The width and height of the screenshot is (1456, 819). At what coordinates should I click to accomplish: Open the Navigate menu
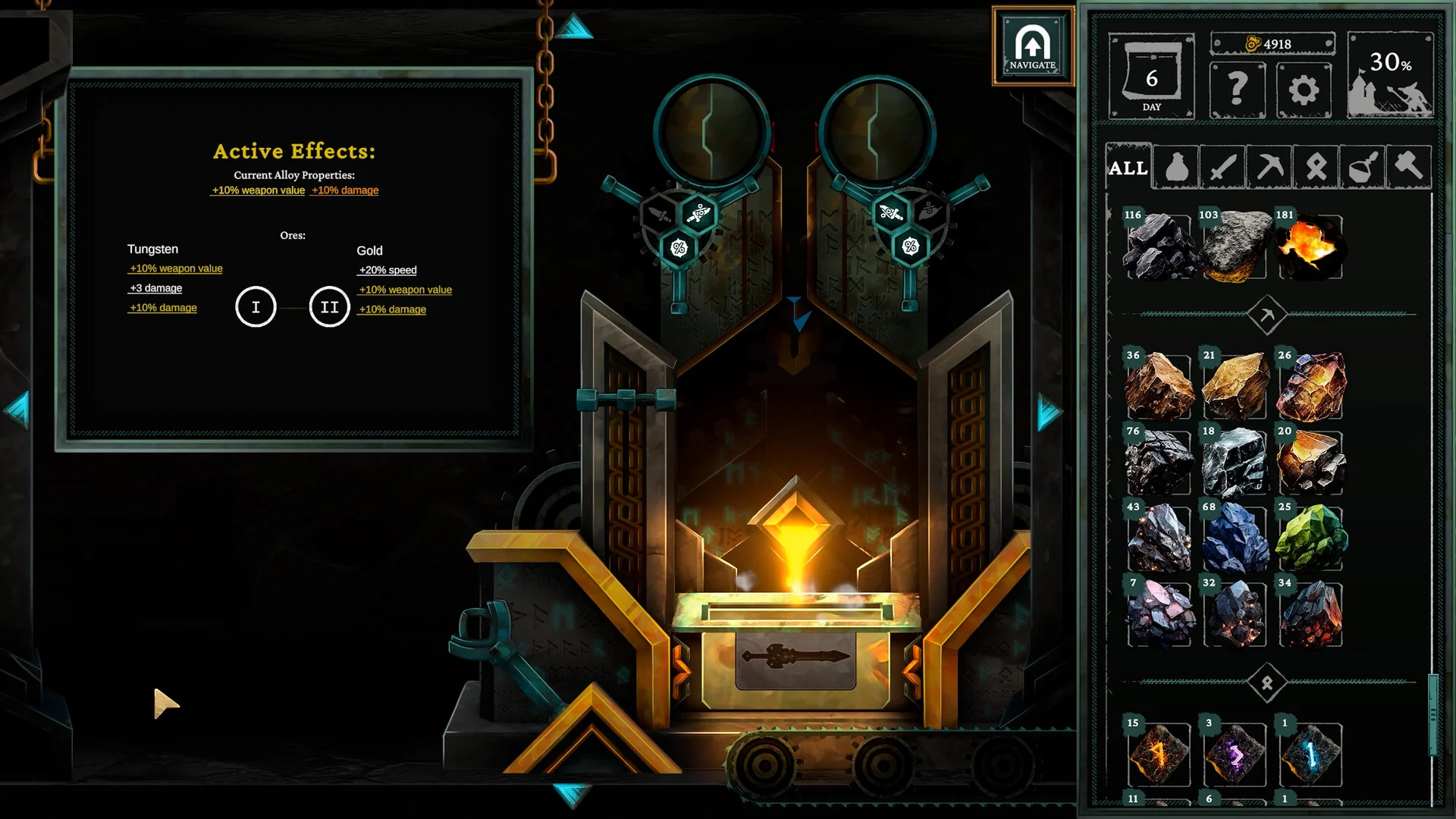[x=1032, y=46]
